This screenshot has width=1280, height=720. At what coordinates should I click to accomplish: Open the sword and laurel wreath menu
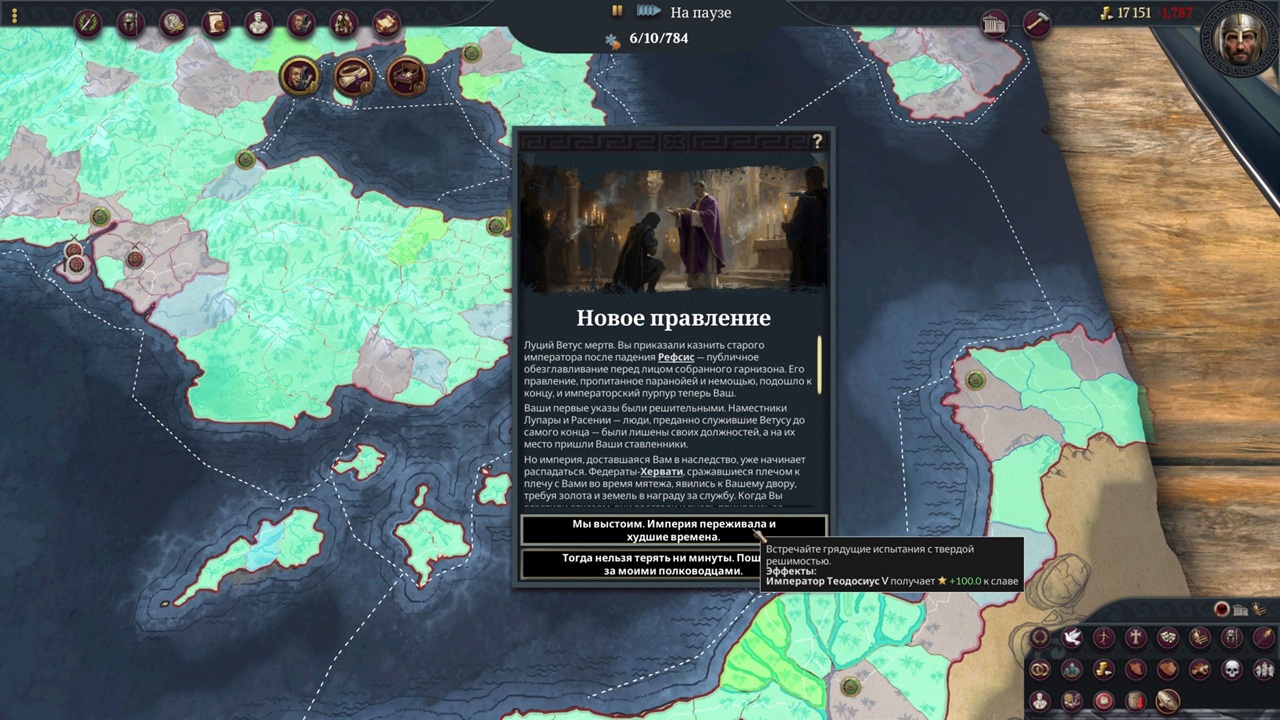[x=88, y=23]
